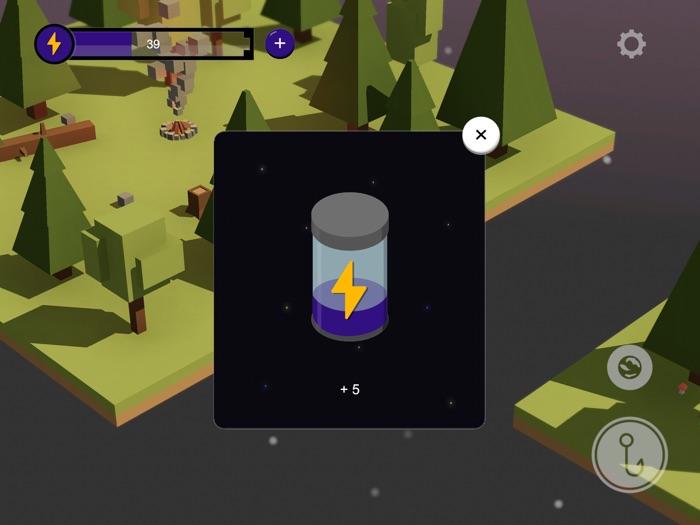Close the energy reward popup
This screenshot has width=700, height=525.
pos(481,135)
